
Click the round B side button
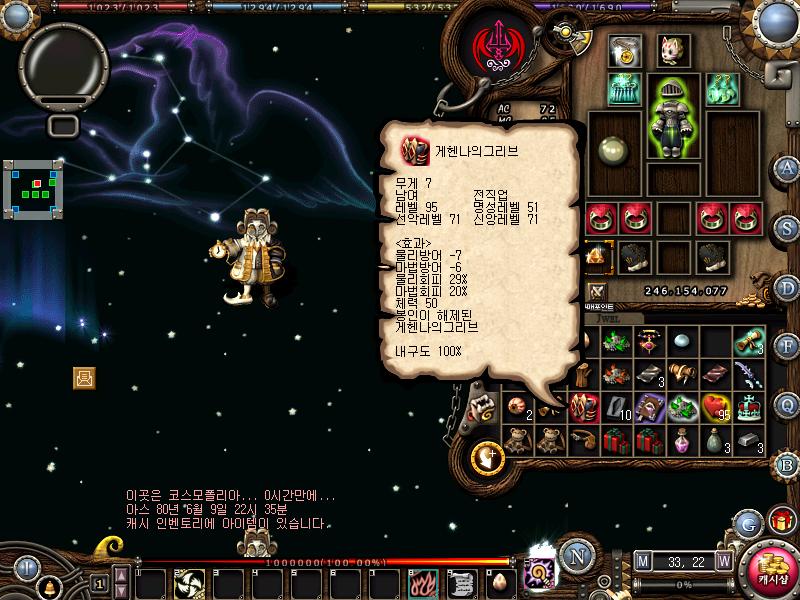point(787,465)
